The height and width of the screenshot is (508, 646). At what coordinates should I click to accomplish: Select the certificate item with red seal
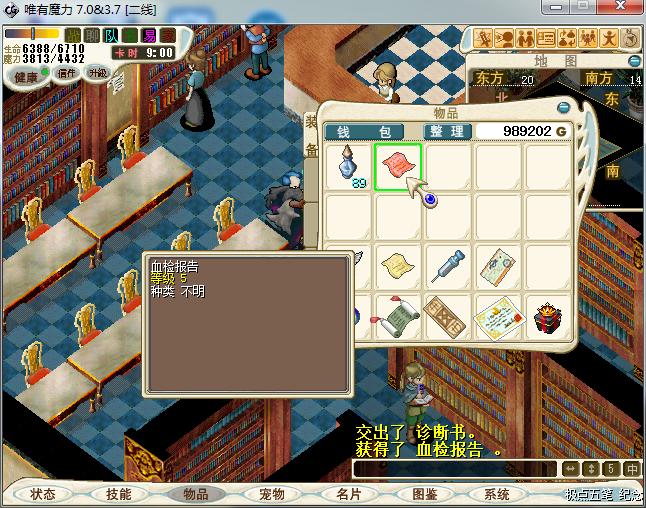point(496,317)
